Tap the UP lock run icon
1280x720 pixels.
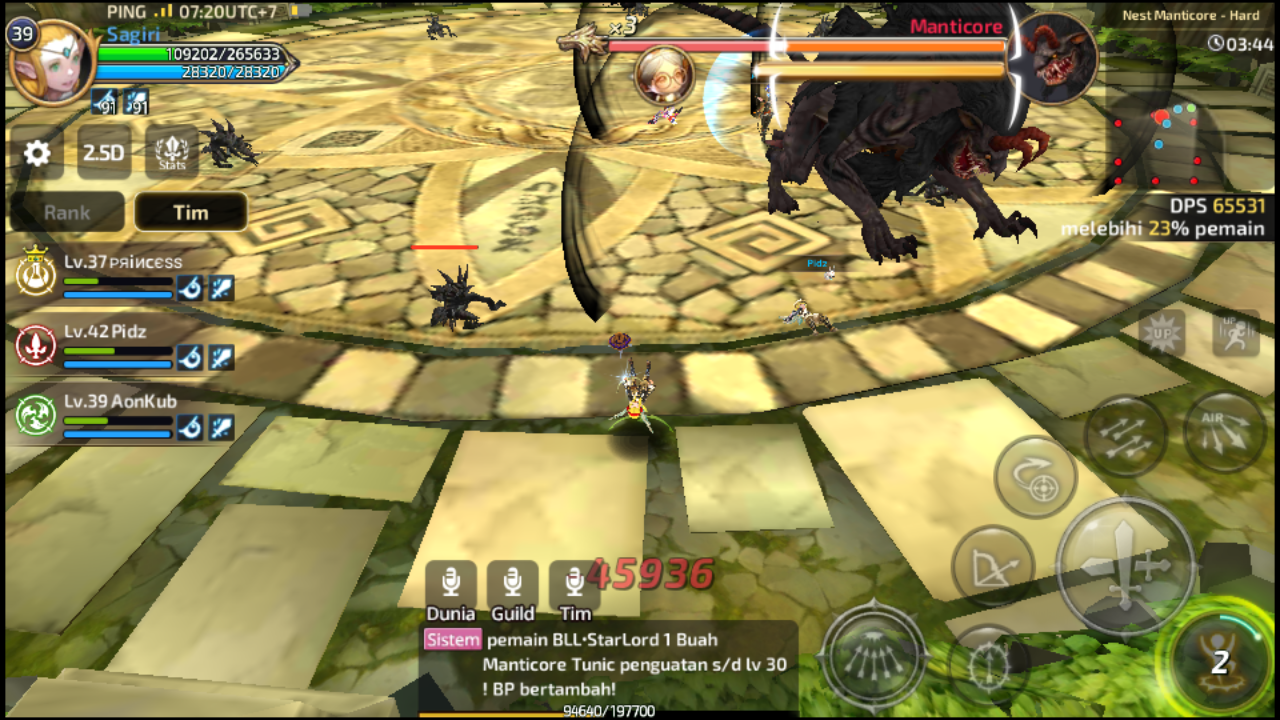click(1236, 334)
